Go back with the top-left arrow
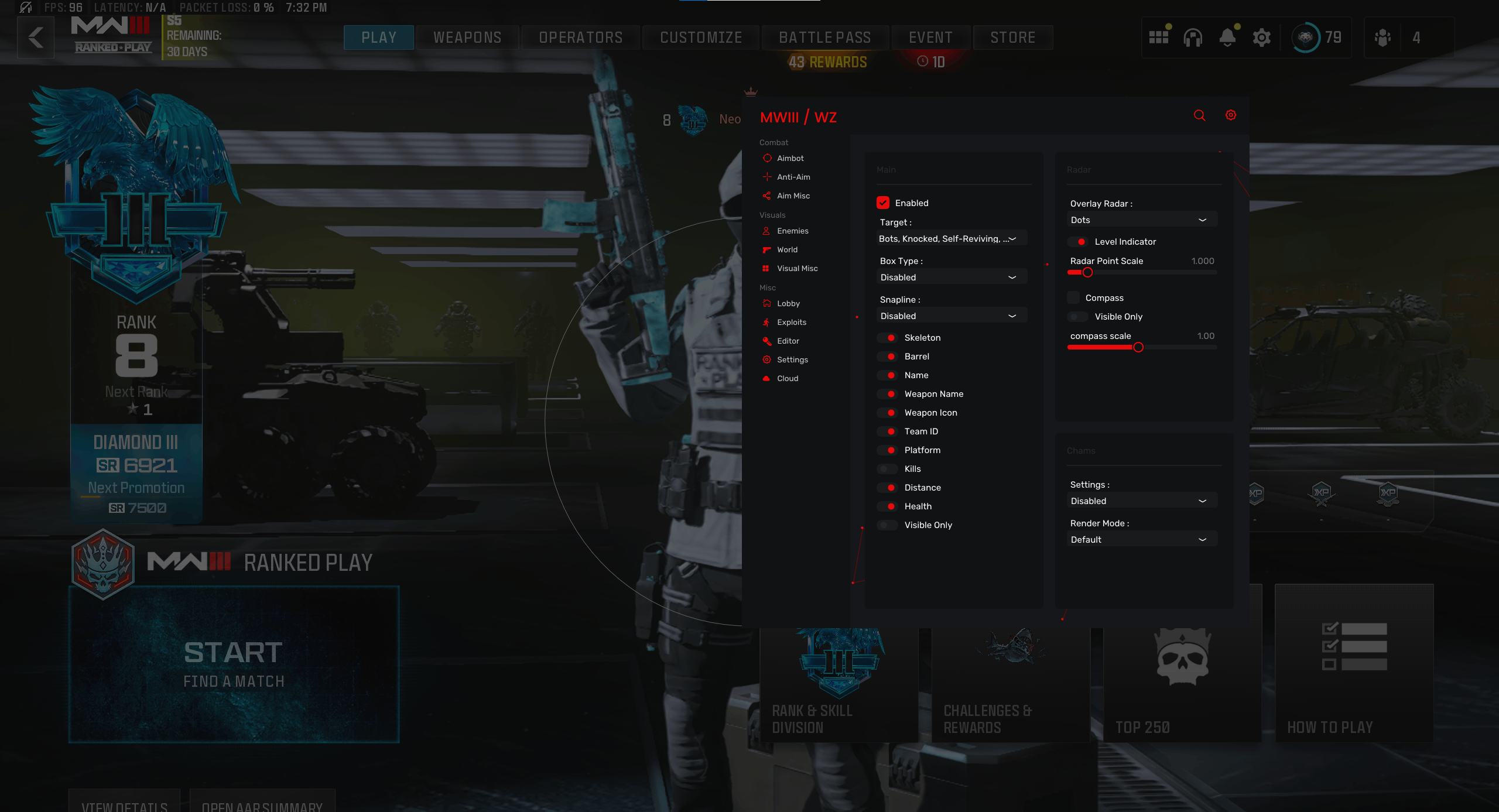 click(36, 37)
